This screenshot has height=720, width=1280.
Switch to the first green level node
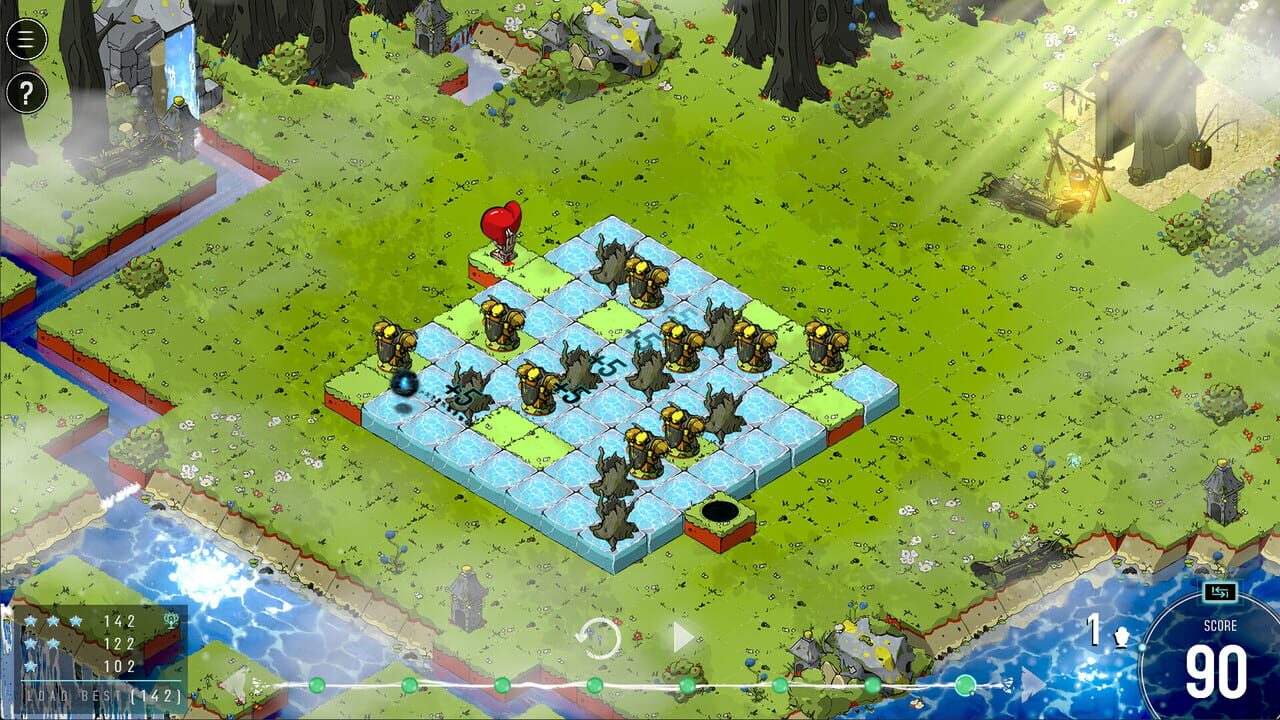[314, 686]
